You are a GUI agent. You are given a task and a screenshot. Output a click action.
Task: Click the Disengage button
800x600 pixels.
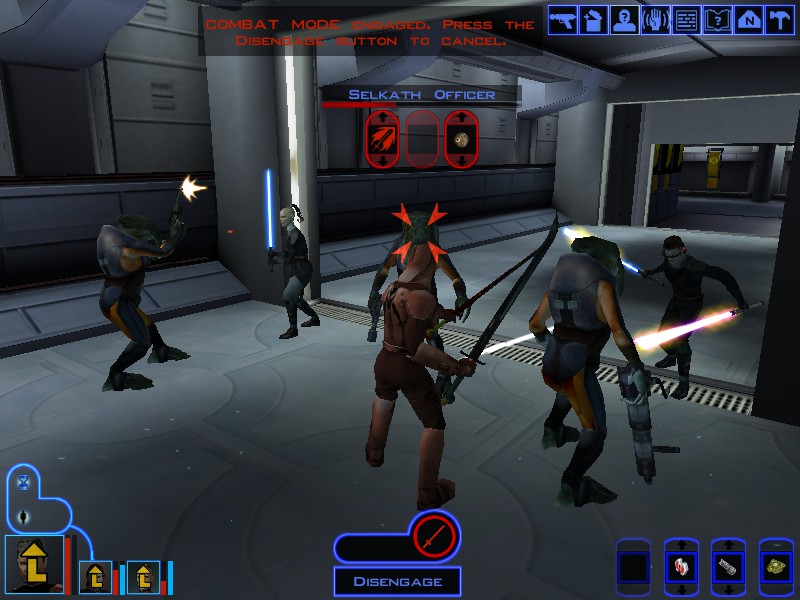tap(396, 581)
